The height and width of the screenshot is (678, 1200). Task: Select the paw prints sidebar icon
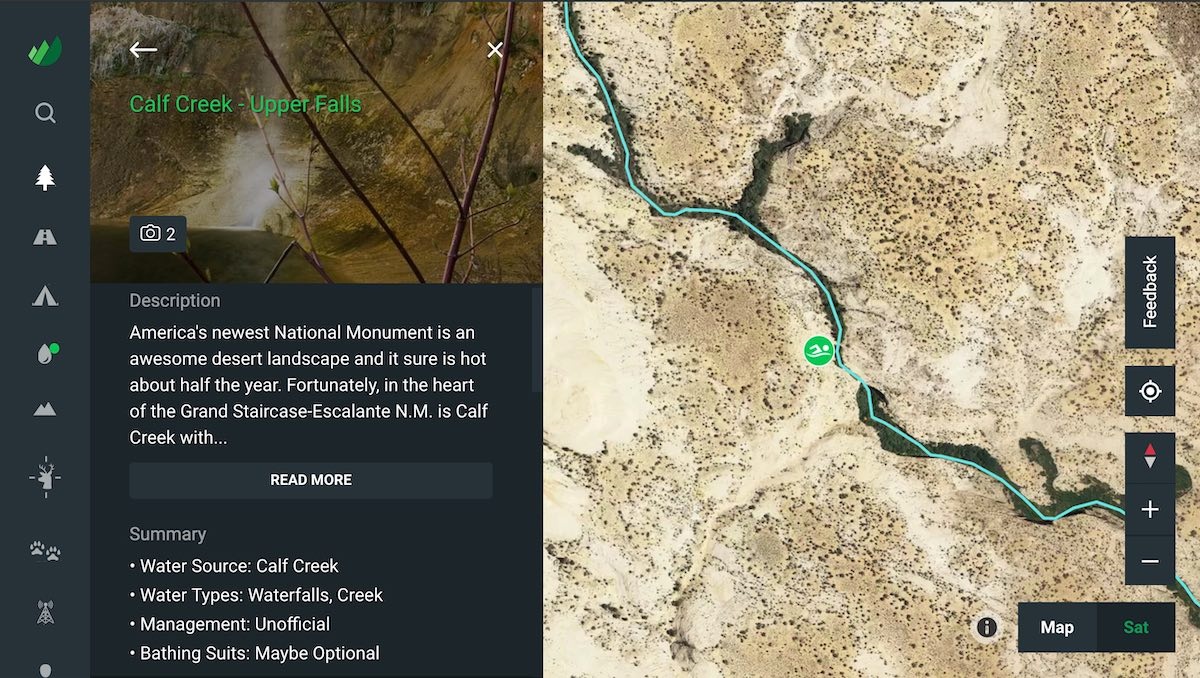click(x=45, y=549)
